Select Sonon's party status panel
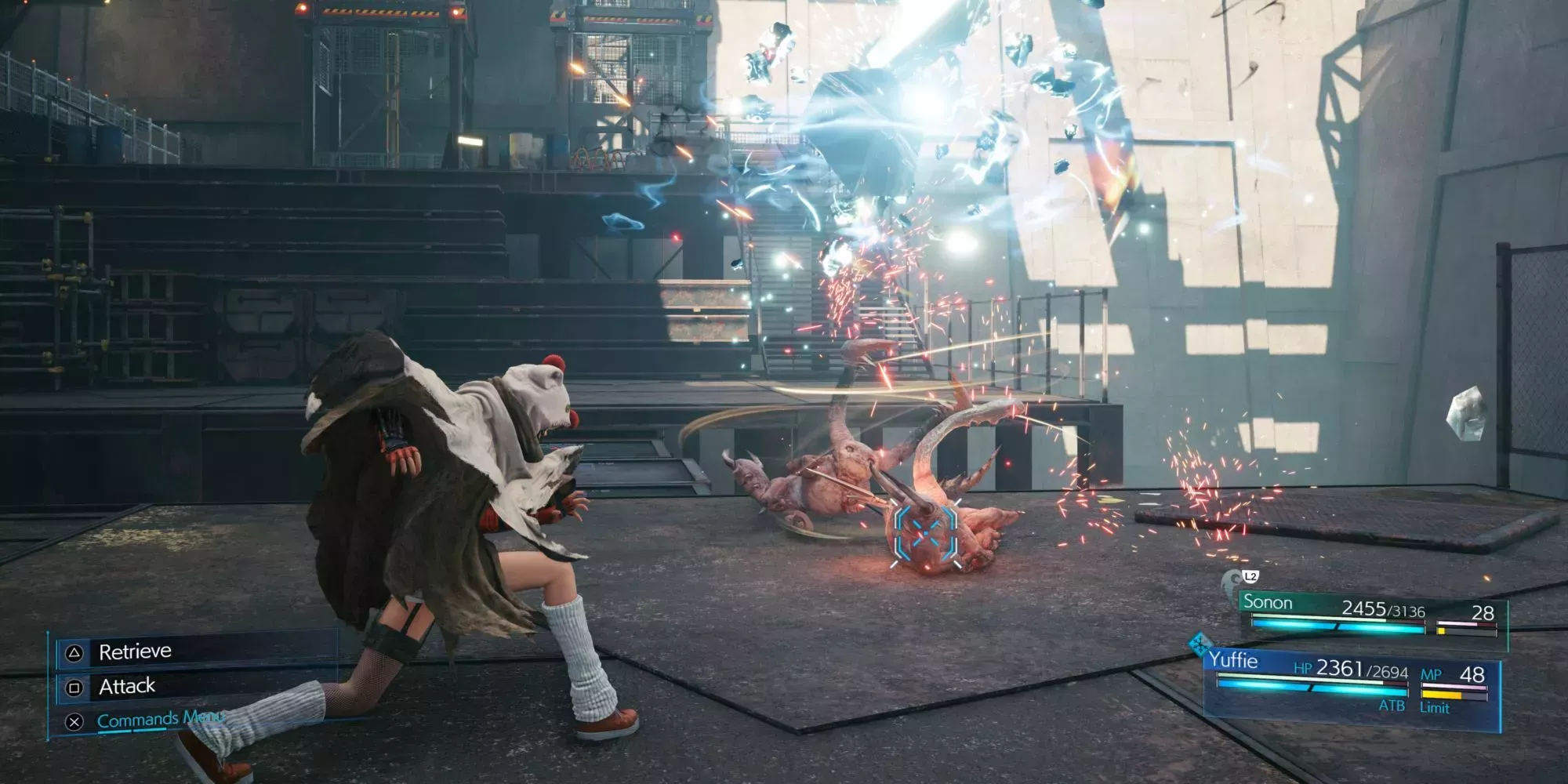The width and height of the screenshot is (1568, 784). click(x=1372, y=615)
